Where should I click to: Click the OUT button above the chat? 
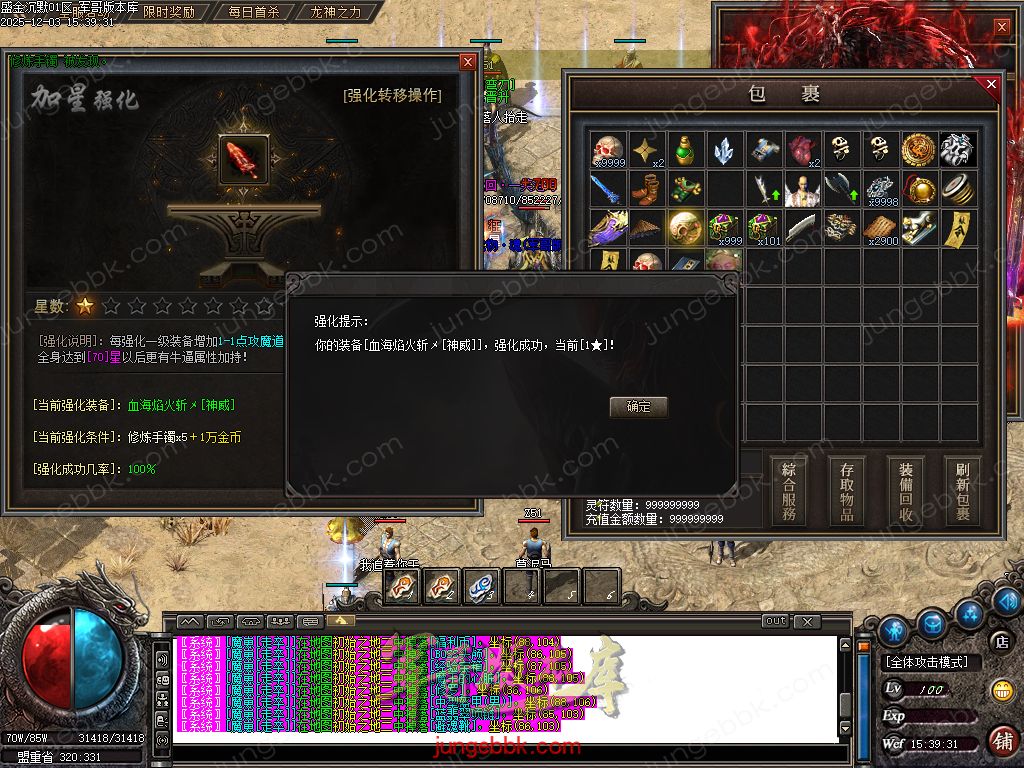776,621
